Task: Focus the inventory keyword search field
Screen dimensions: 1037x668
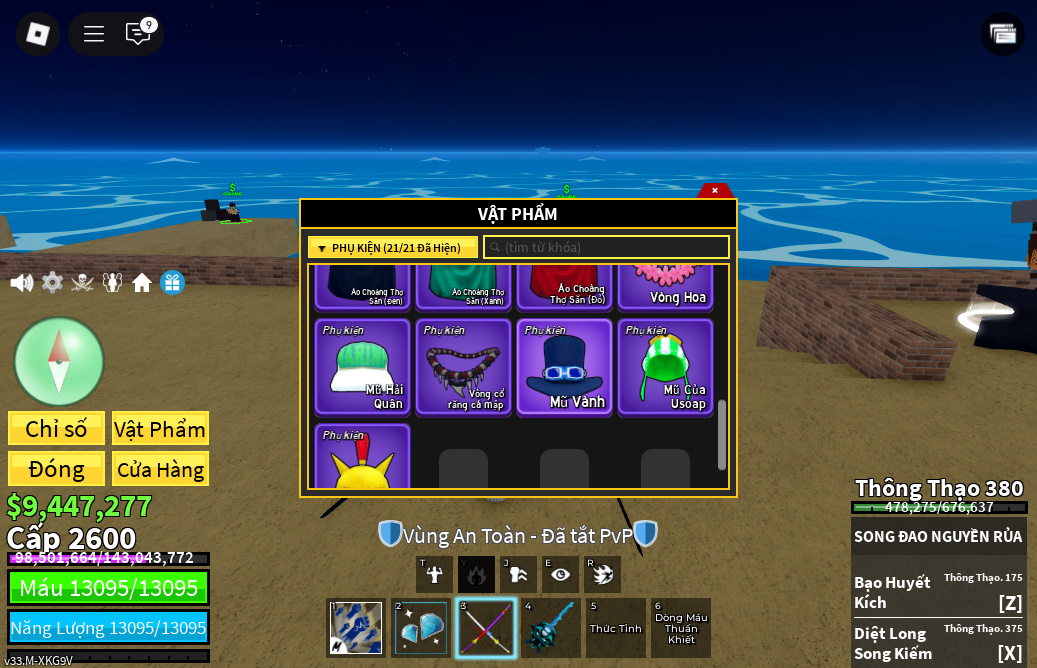Action: [x=606, y=247]
